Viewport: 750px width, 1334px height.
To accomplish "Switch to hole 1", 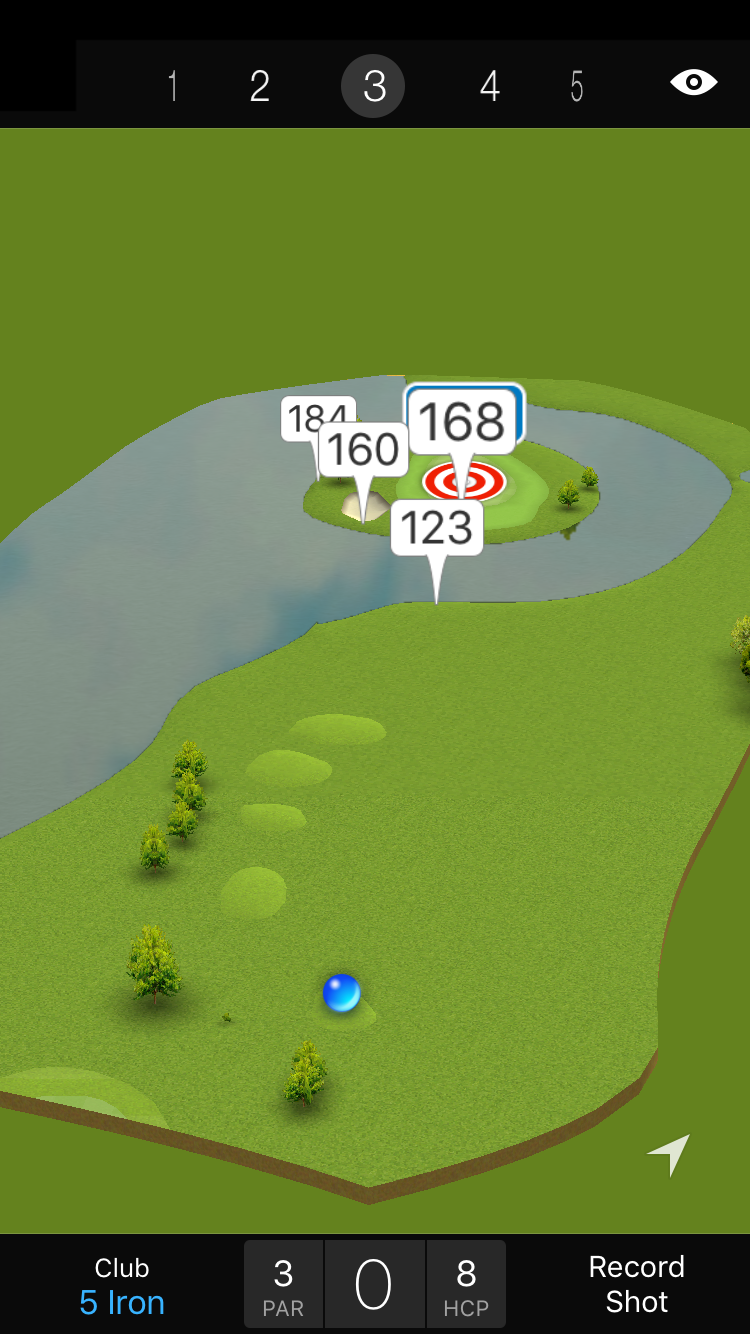I will [173, 87].
